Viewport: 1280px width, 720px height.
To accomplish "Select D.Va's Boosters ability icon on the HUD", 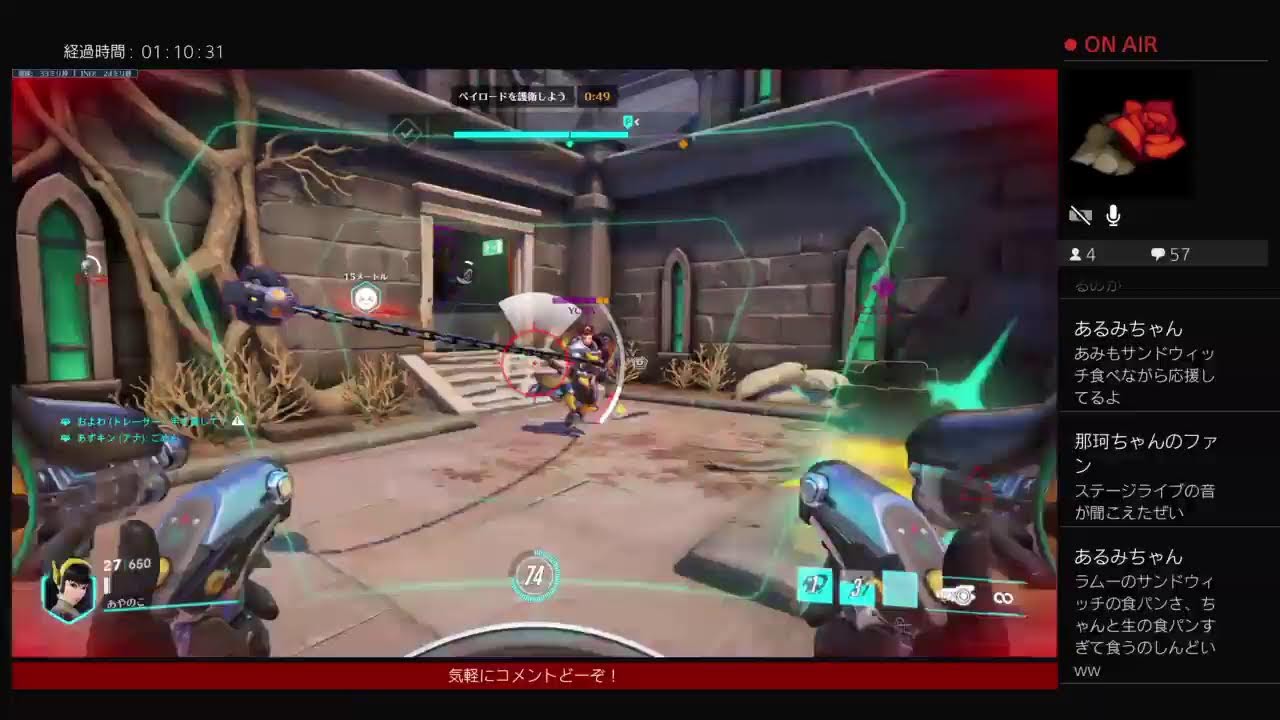I will pyautogui.click(x=812, y=586).
